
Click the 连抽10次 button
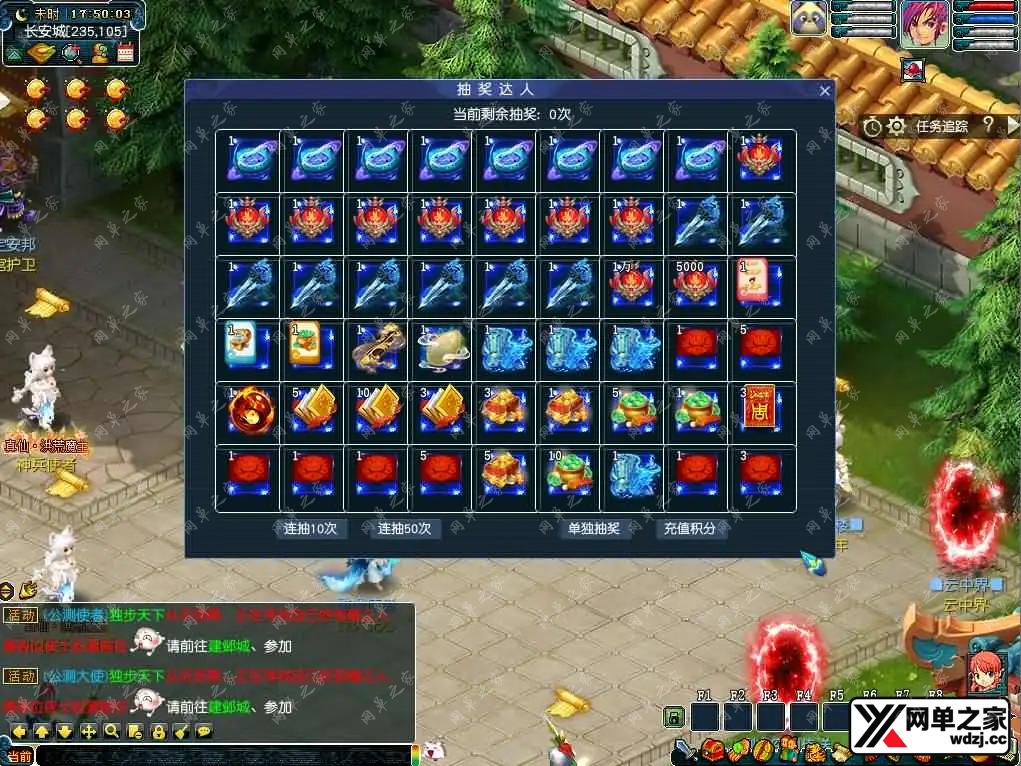(310, 528)
